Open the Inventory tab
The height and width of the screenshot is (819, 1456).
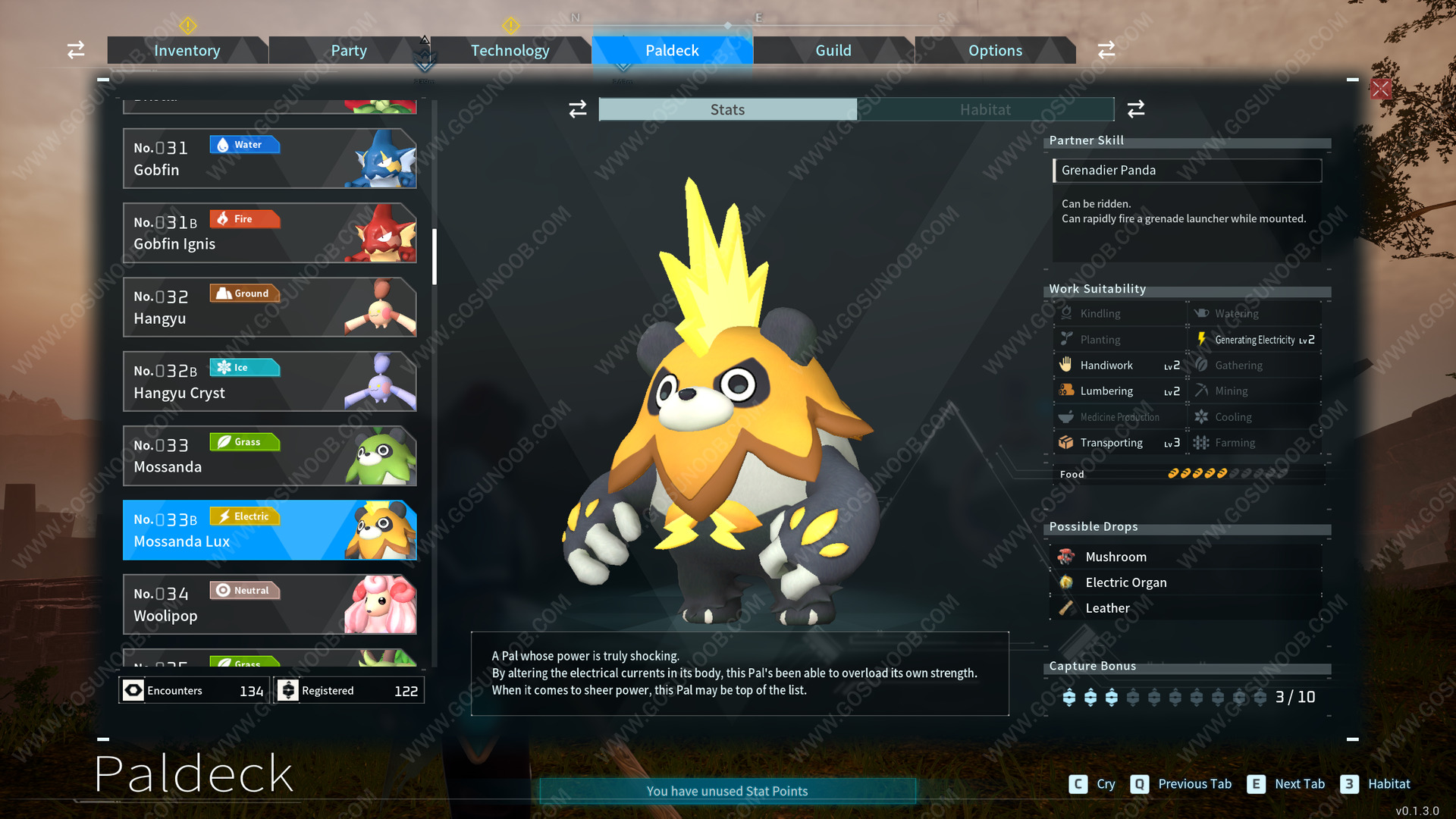click(187, 51)
